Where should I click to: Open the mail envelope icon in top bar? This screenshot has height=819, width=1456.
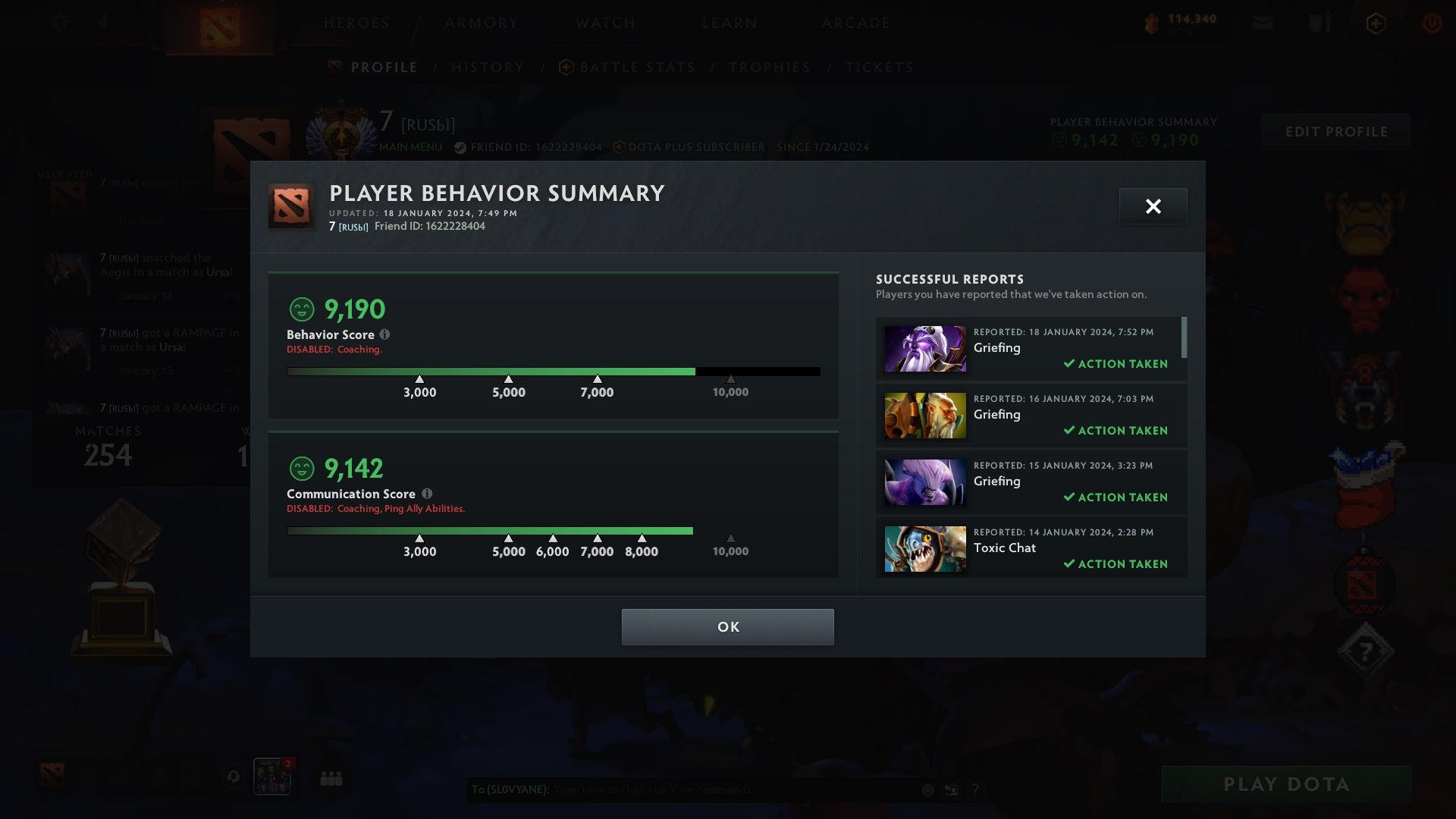pyautogui.click(x=1261, y=23)
